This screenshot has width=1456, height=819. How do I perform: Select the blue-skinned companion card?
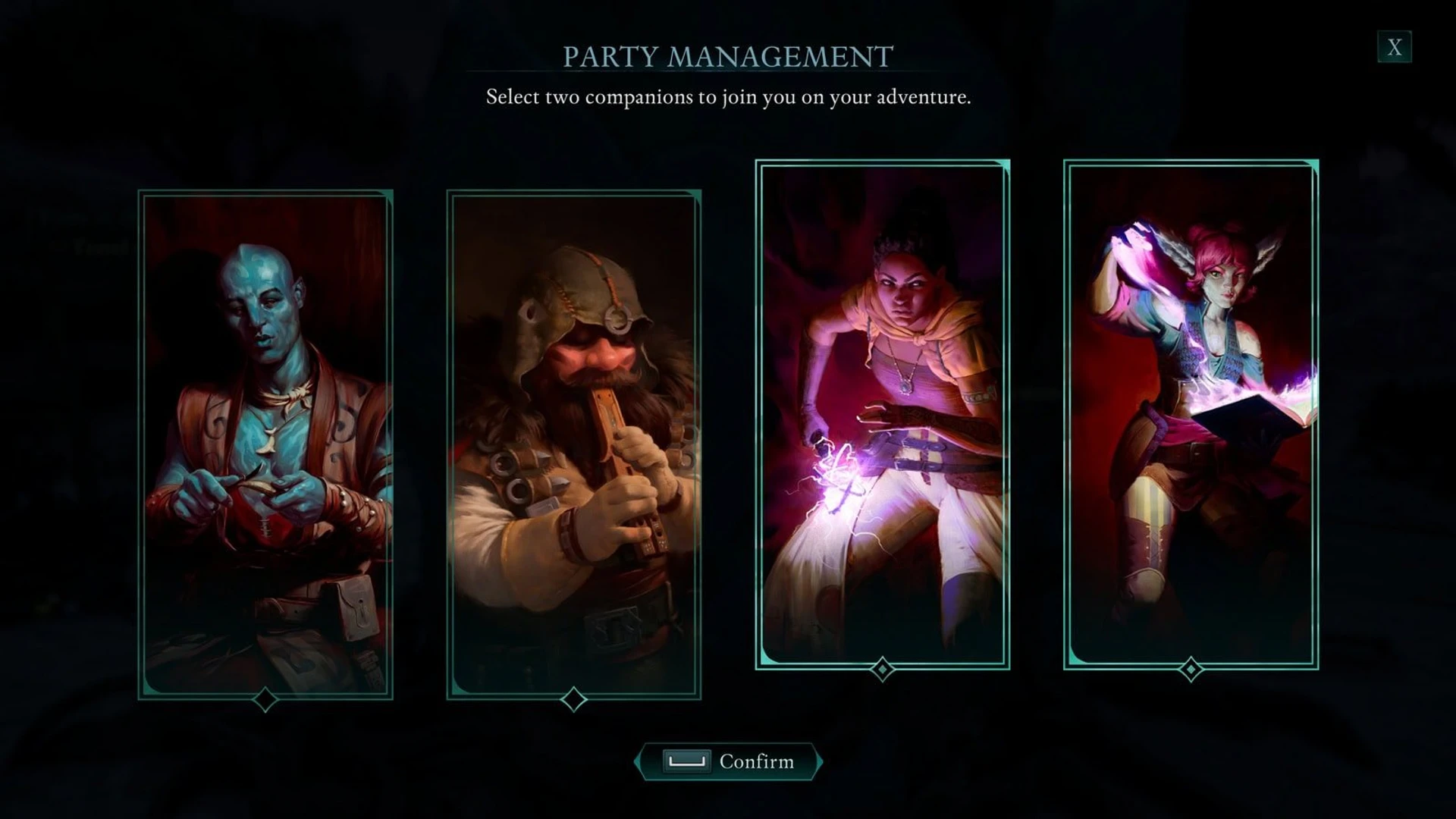(x=265, y=444)
